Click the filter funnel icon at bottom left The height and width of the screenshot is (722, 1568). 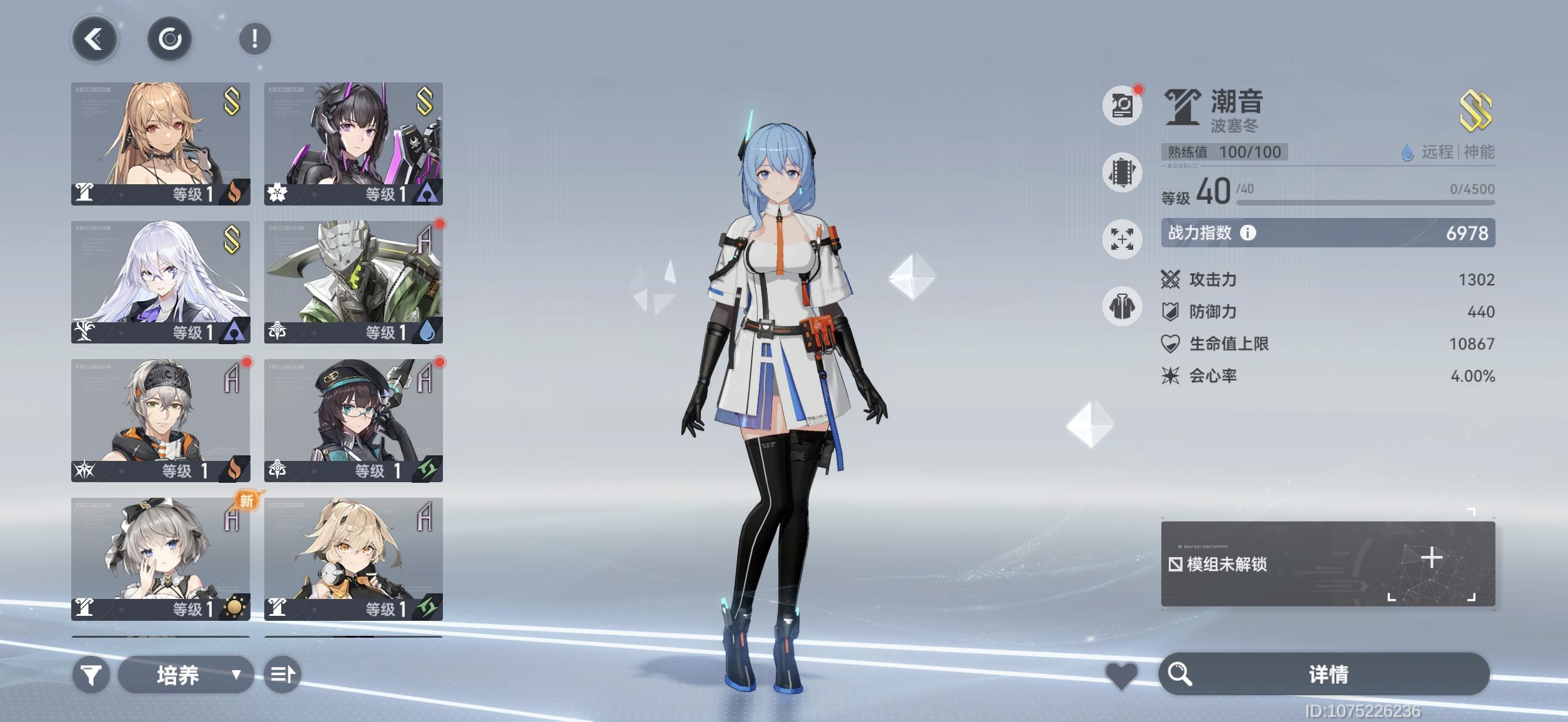[x=92, y=675]
